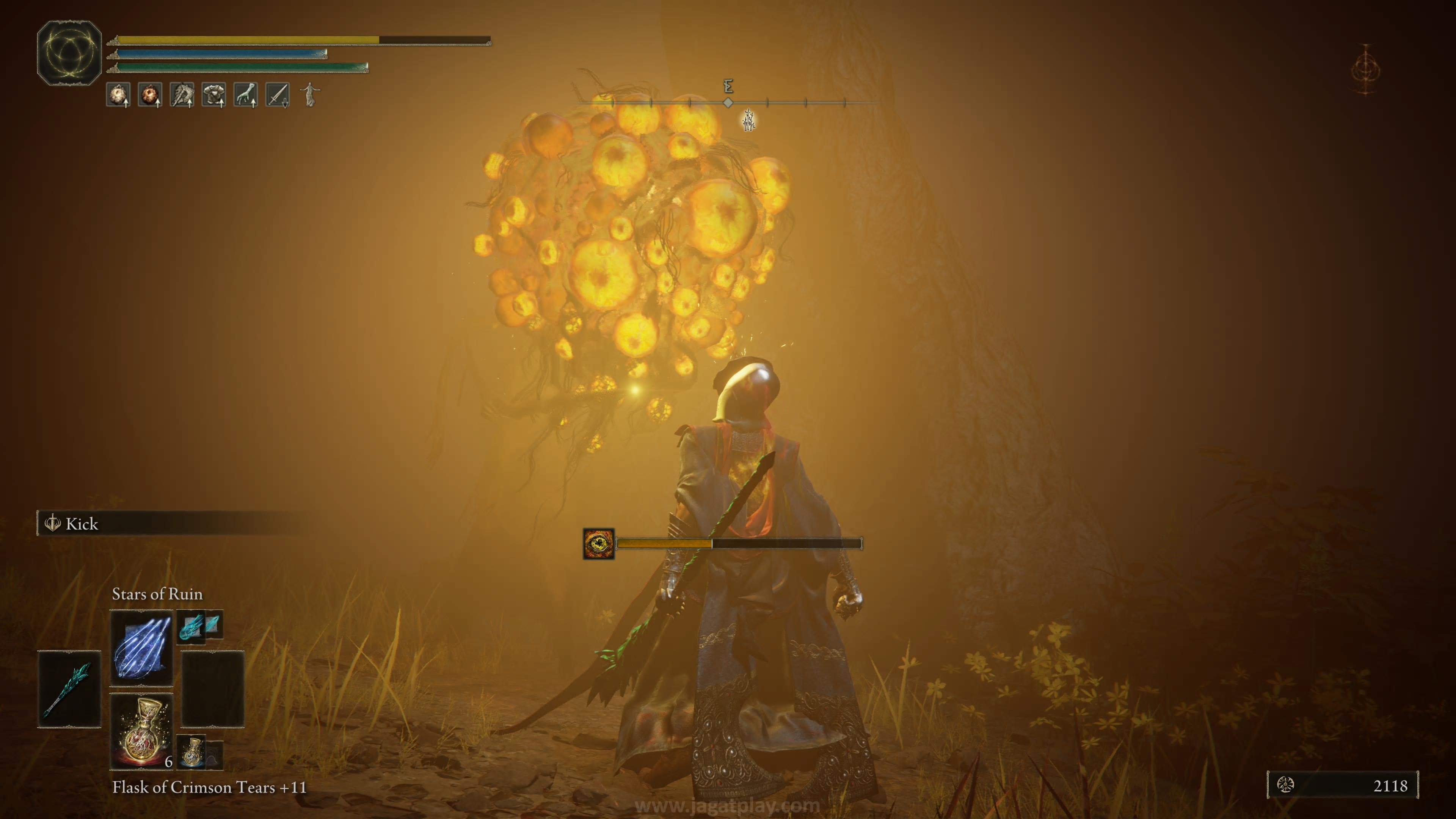The height and width of the screenshot is (819, 1456).
Task: Inspect the madness eye status icon
Action: (x=598, y=544)
